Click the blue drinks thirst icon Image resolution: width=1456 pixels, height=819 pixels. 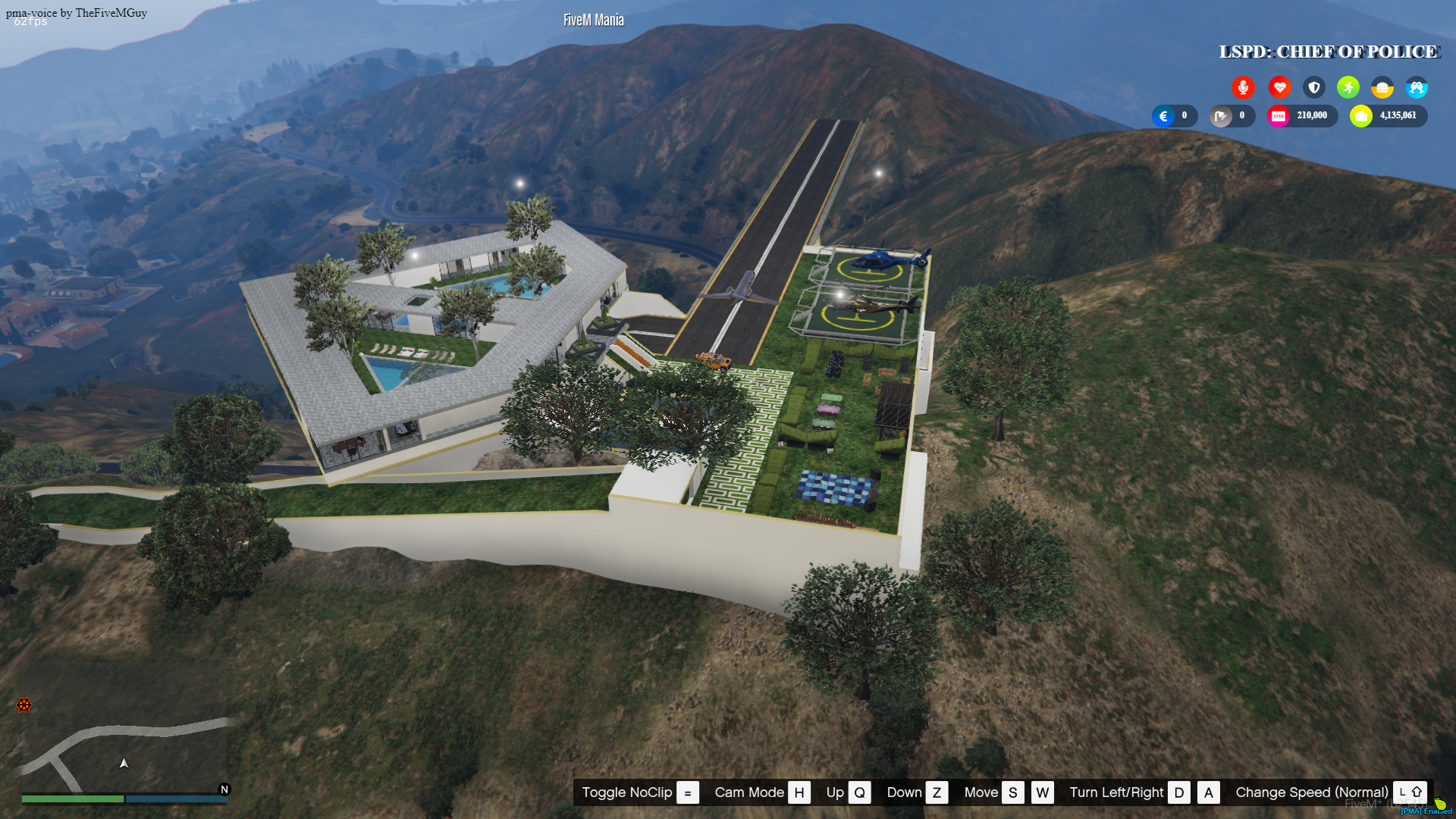[x=1417, y=87]
